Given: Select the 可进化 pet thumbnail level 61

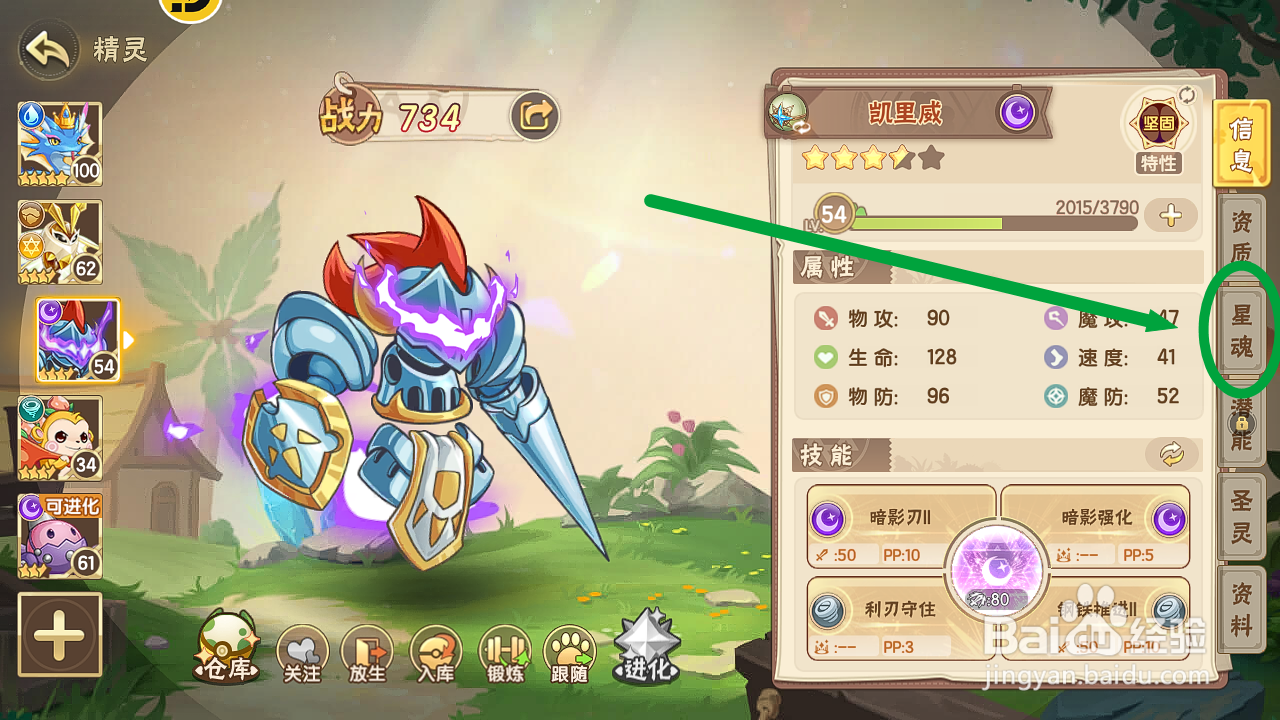Looking at the screenshot, I should pos(59,537).
